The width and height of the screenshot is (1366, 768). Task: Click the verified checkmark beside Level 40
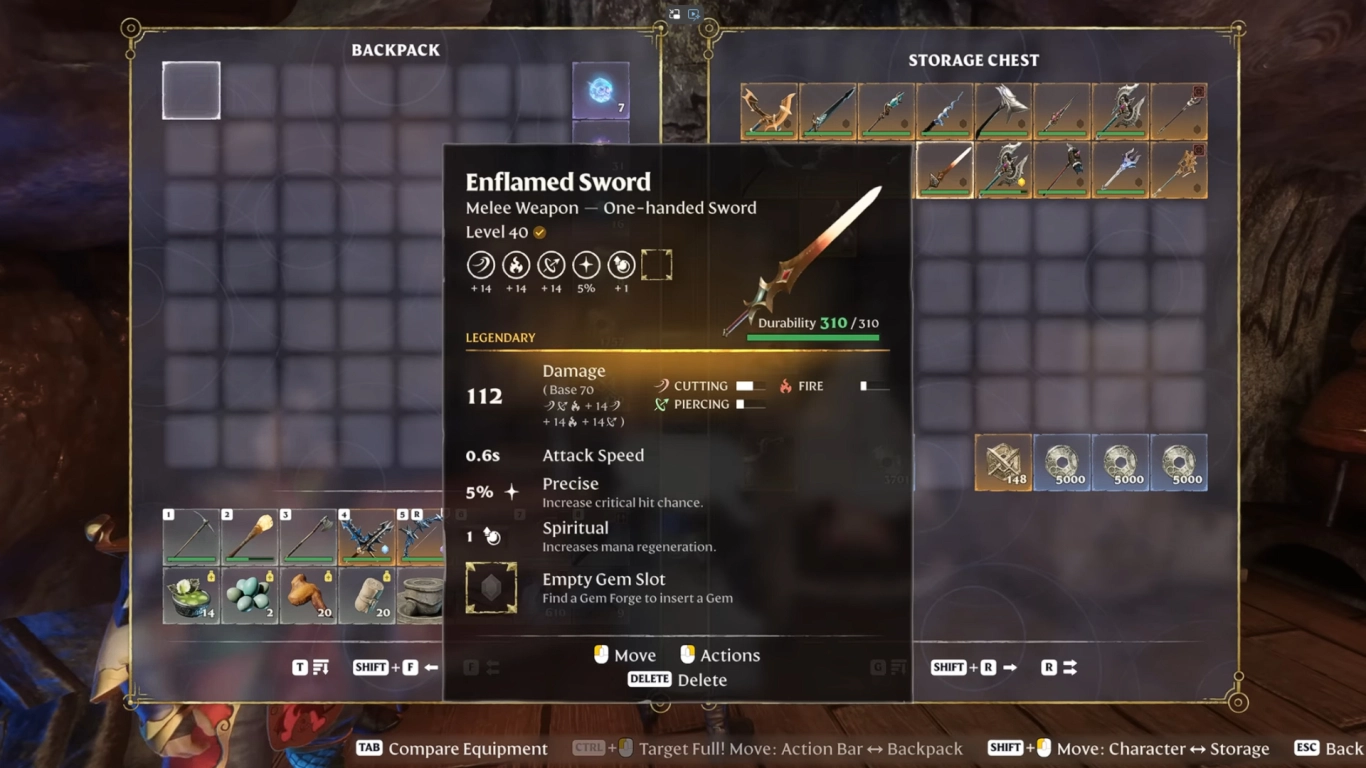pos(539,231)
